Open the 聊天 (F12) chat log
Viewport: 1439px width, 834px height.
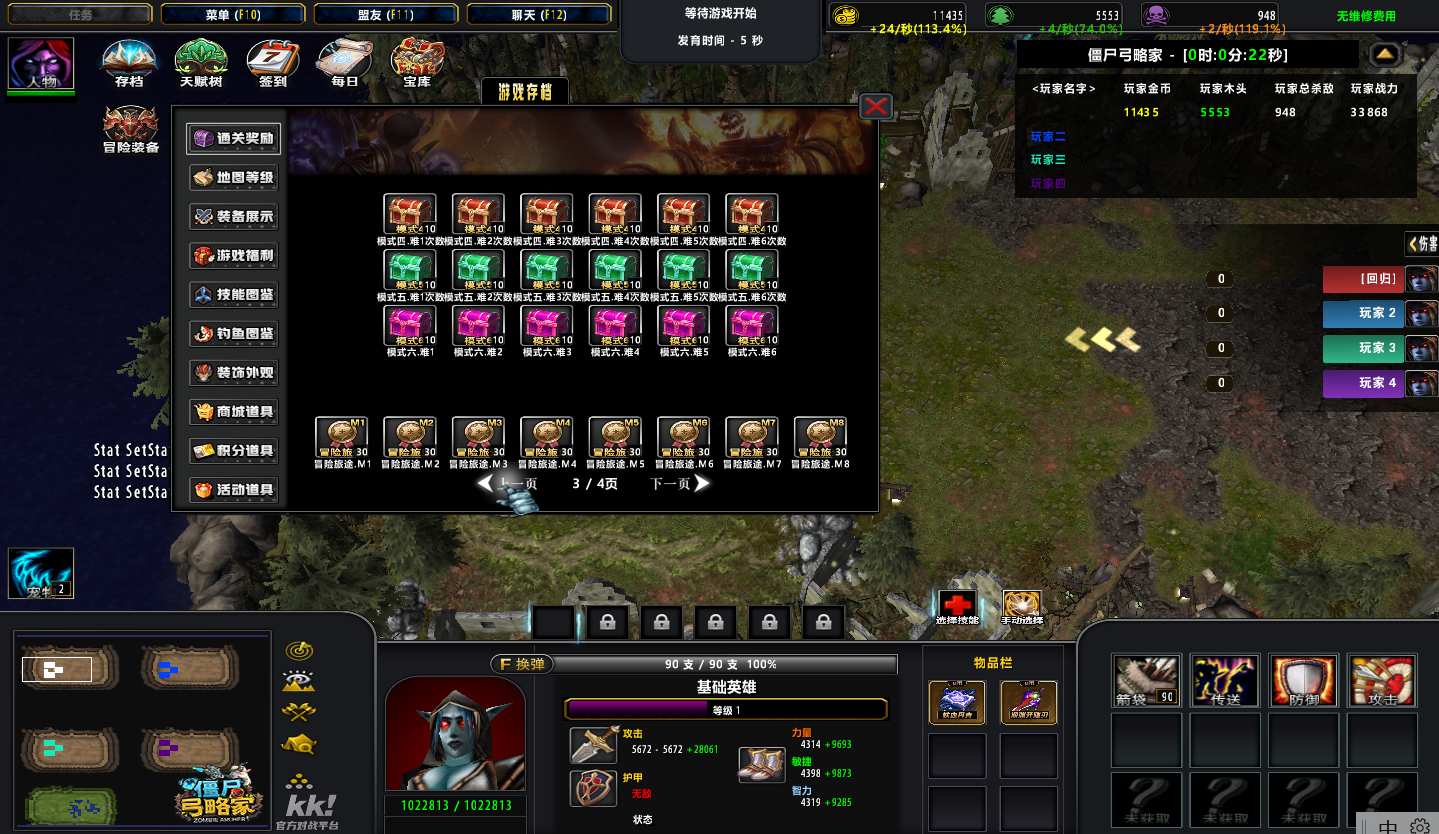(539, 14)
